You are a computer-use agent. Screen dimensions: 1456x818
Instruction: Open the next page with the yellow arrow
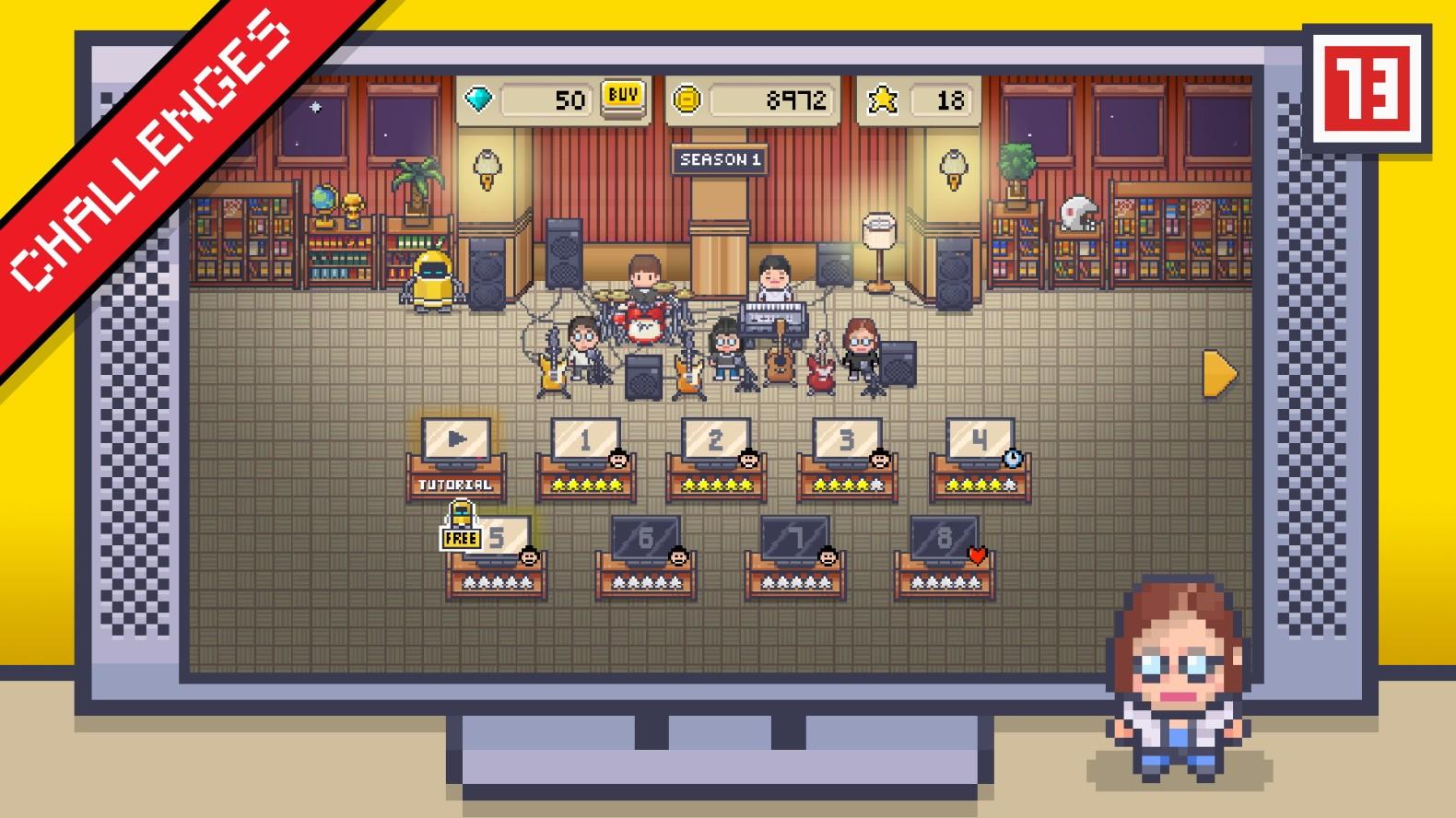pos(1218,374)
